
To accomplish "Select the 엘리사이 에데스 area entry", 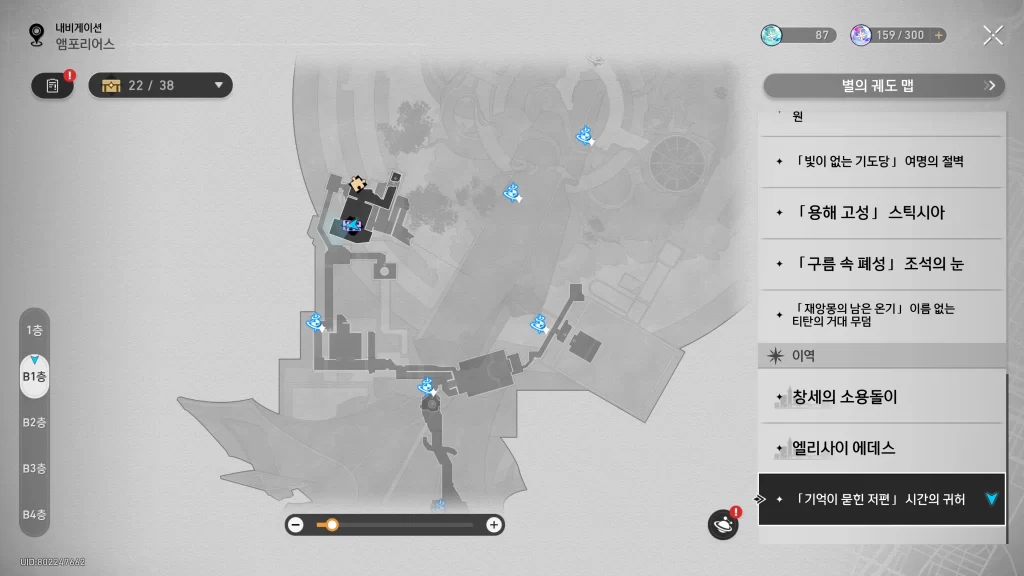I will pyautogui.click(x=880, y=448).
